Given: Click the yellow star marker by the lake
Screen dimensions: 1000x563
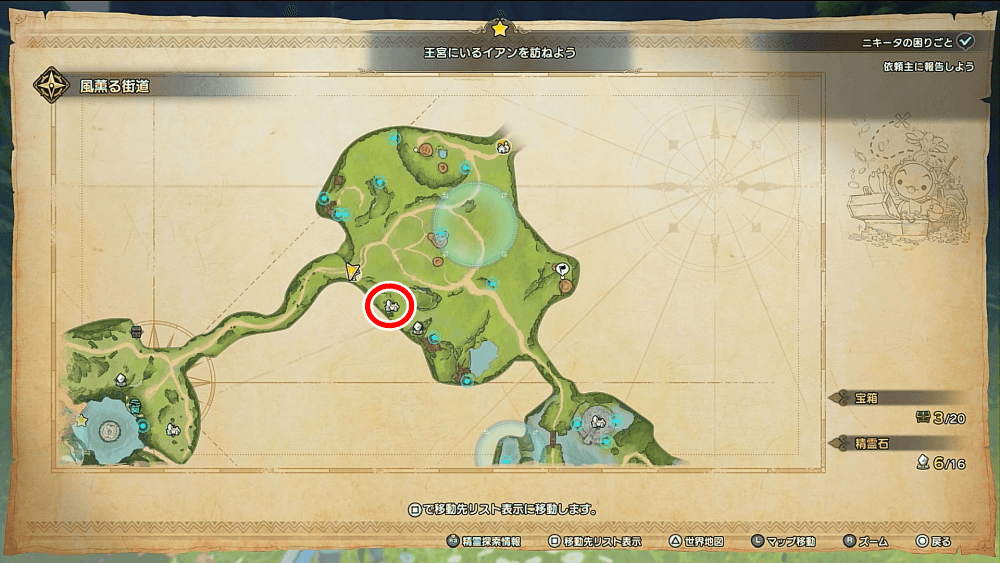Looking at the screenshot, I should (x=81, y=421).
